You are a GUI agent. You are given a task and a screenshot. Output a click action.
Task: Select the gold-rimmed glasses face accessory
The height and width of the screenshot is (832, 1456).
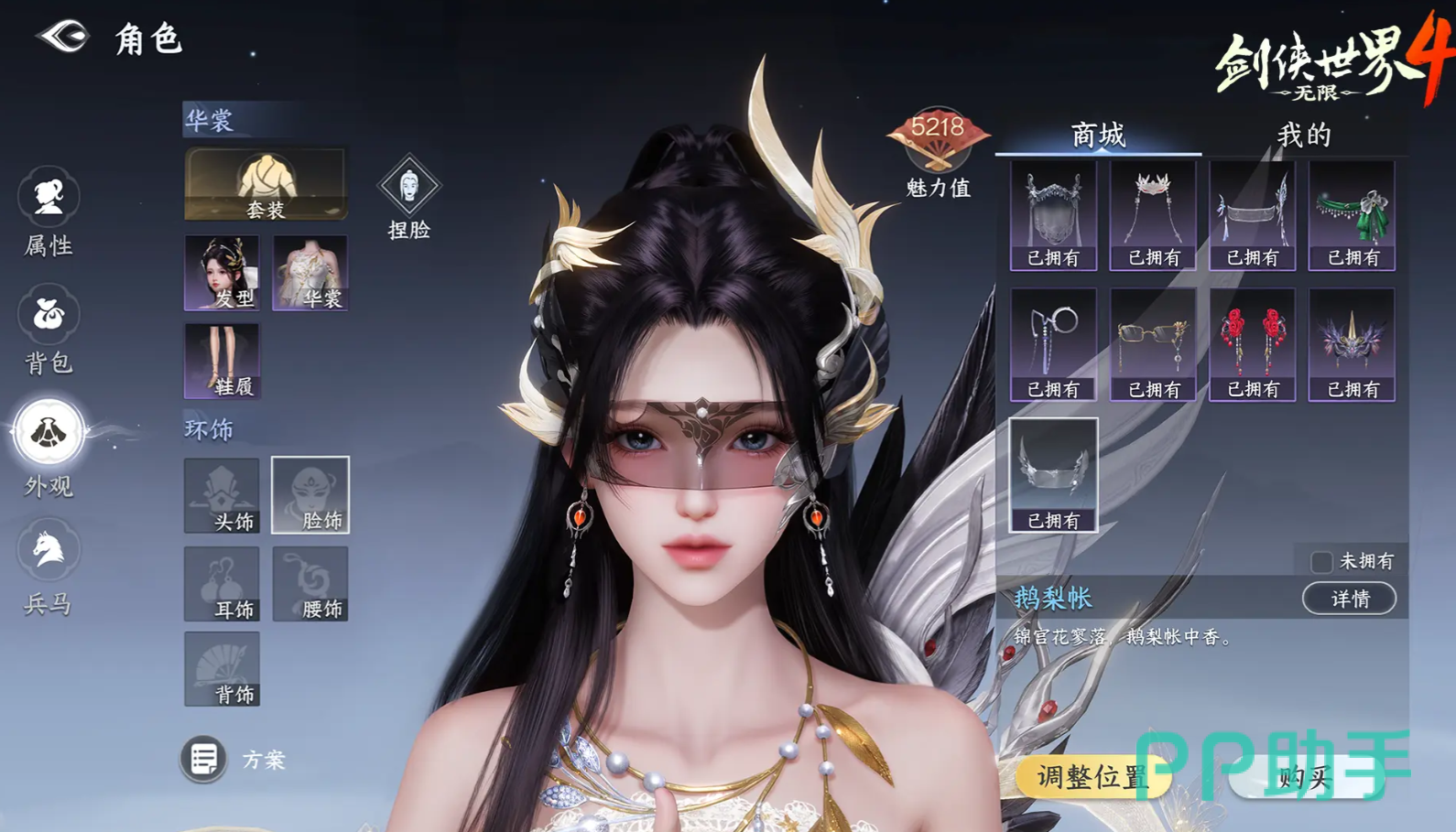click(1153, 344)
